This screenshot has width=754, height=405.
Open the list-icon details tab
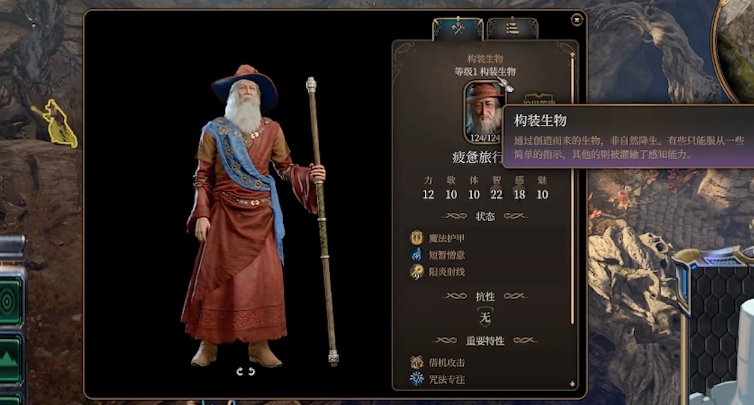511,29
